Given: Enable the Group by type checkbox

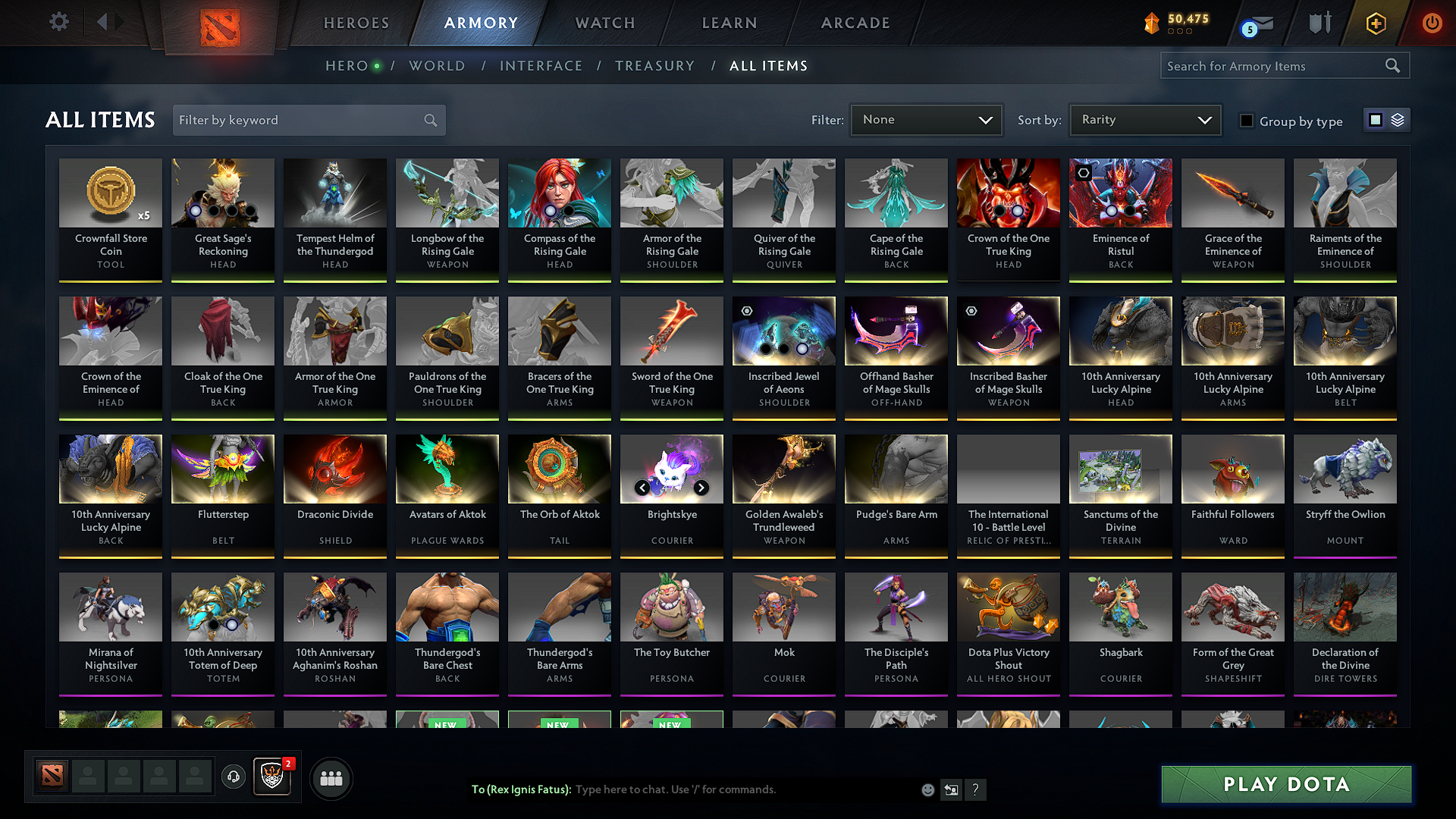Looking at the screenshot, I should click(1246, 120).
